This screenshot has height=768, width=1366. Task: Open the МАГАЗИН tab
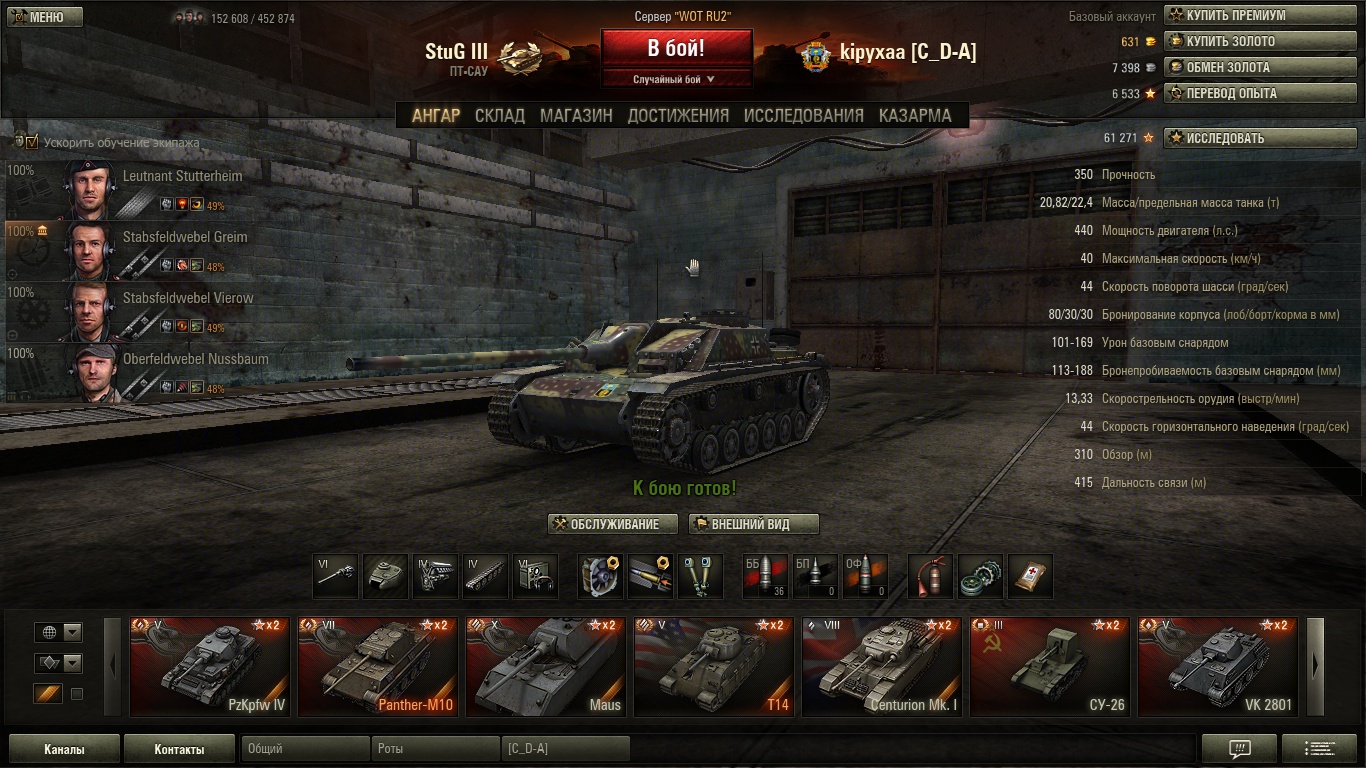[x=576, y=115]
